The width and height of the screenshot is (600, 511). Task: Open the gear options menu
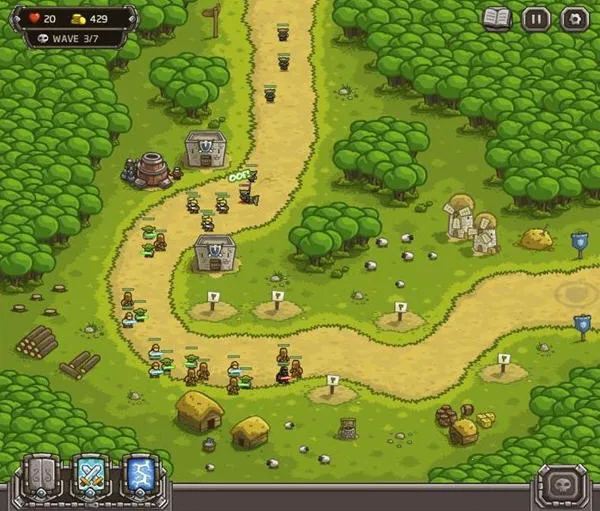pyautogui.click(x=574, y=18)
